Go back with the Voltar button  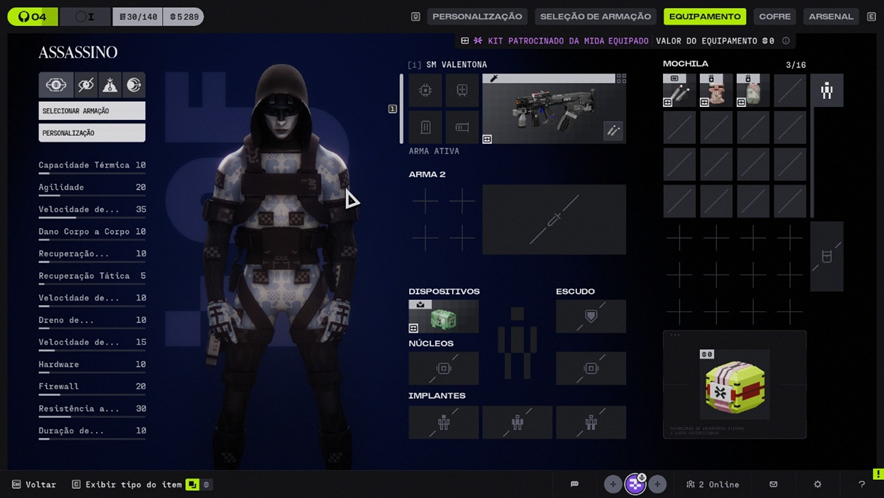pos(34,485)
